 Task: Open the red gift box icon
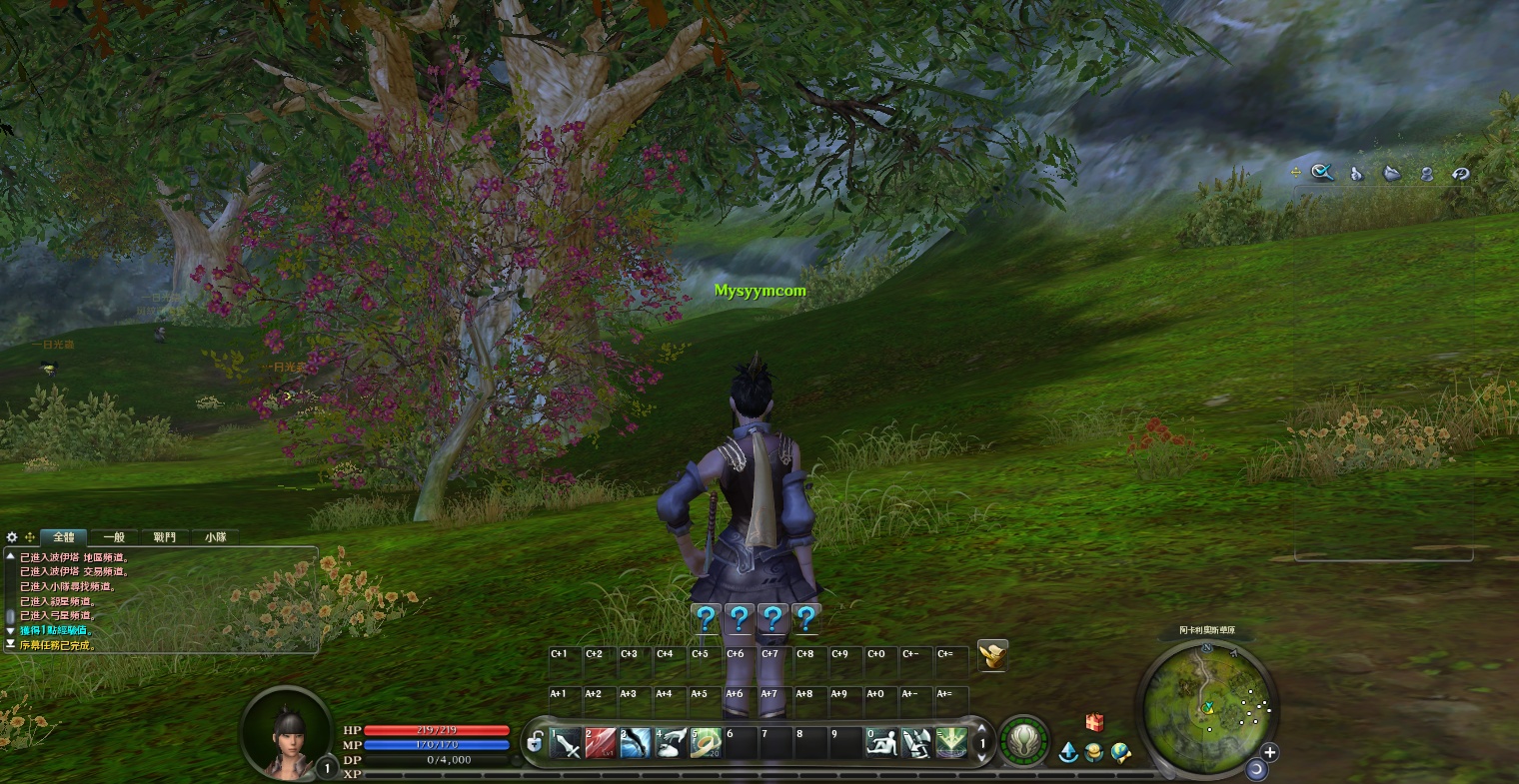[1095, 722]
